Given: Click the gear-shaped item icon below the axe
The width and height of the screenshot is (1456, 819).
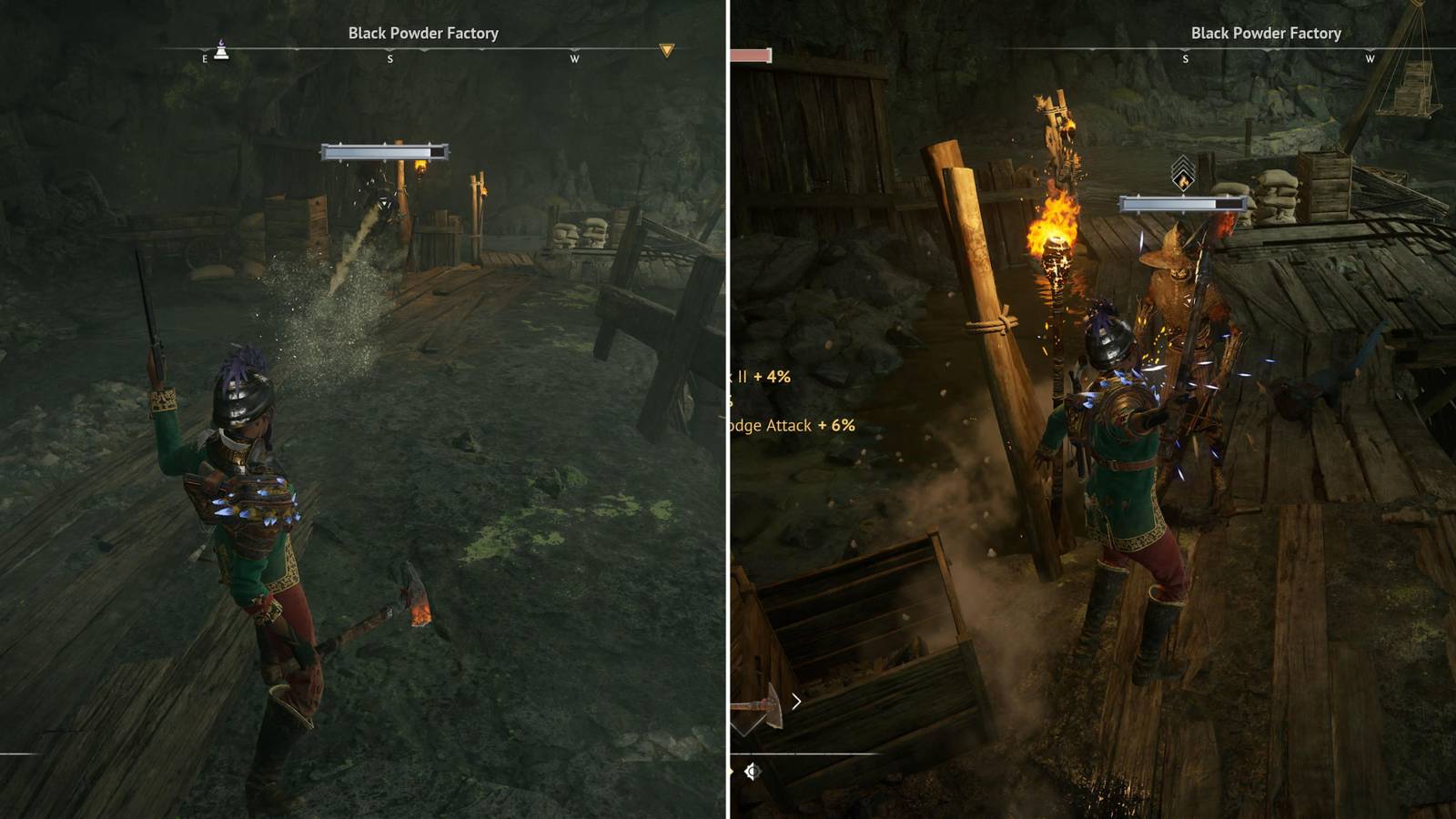Looking at the screenshot, I should pos(752,771).
